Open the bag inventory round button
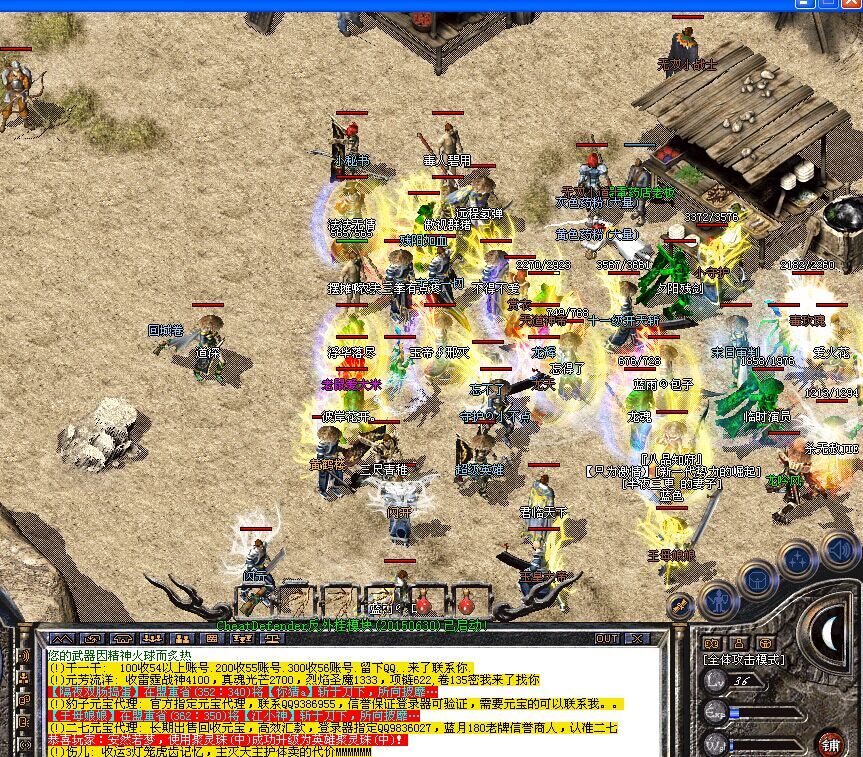The image size is (863, 757). tap(758, 578)
